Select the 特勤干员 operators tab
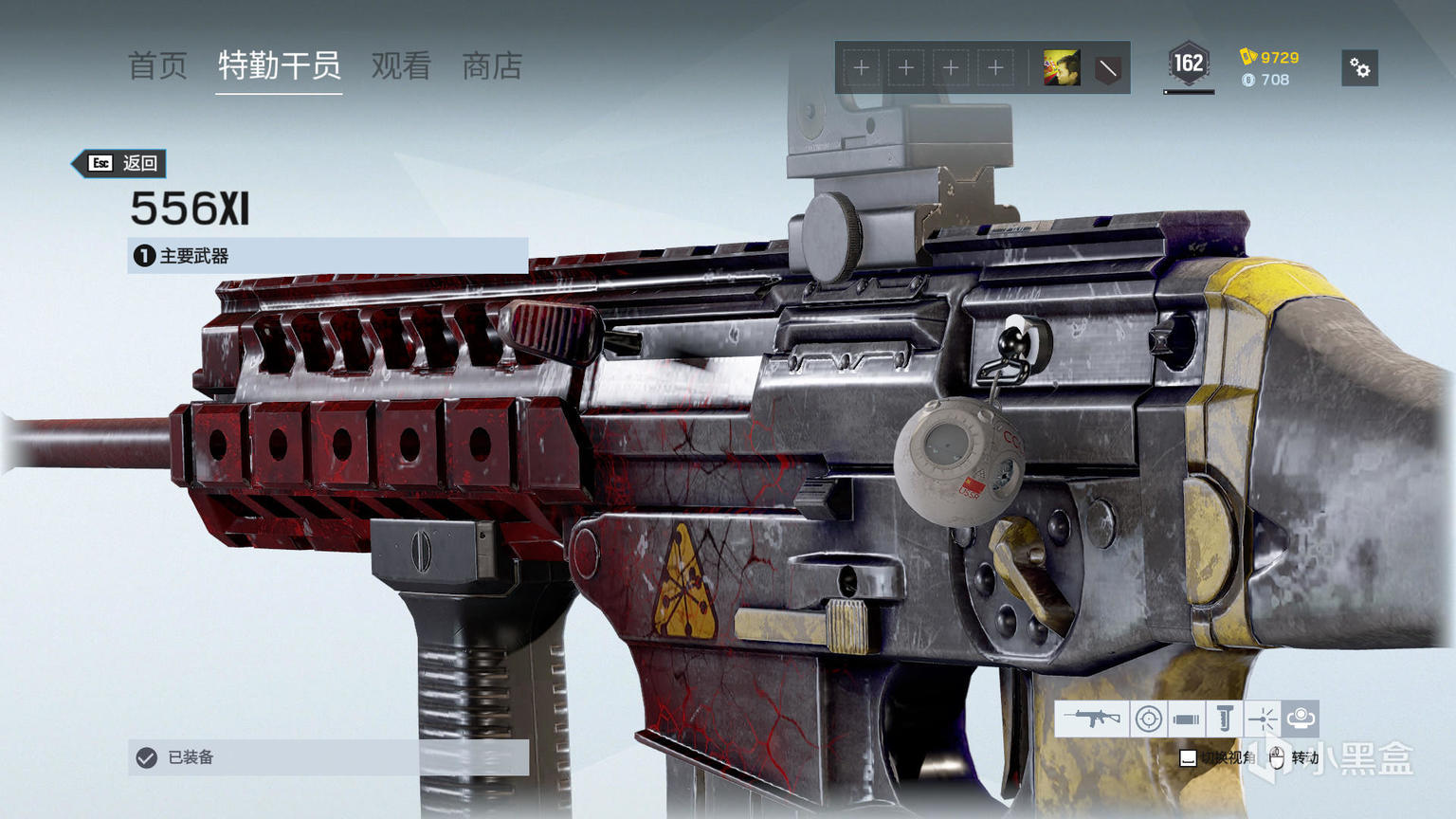 (279, 66)
